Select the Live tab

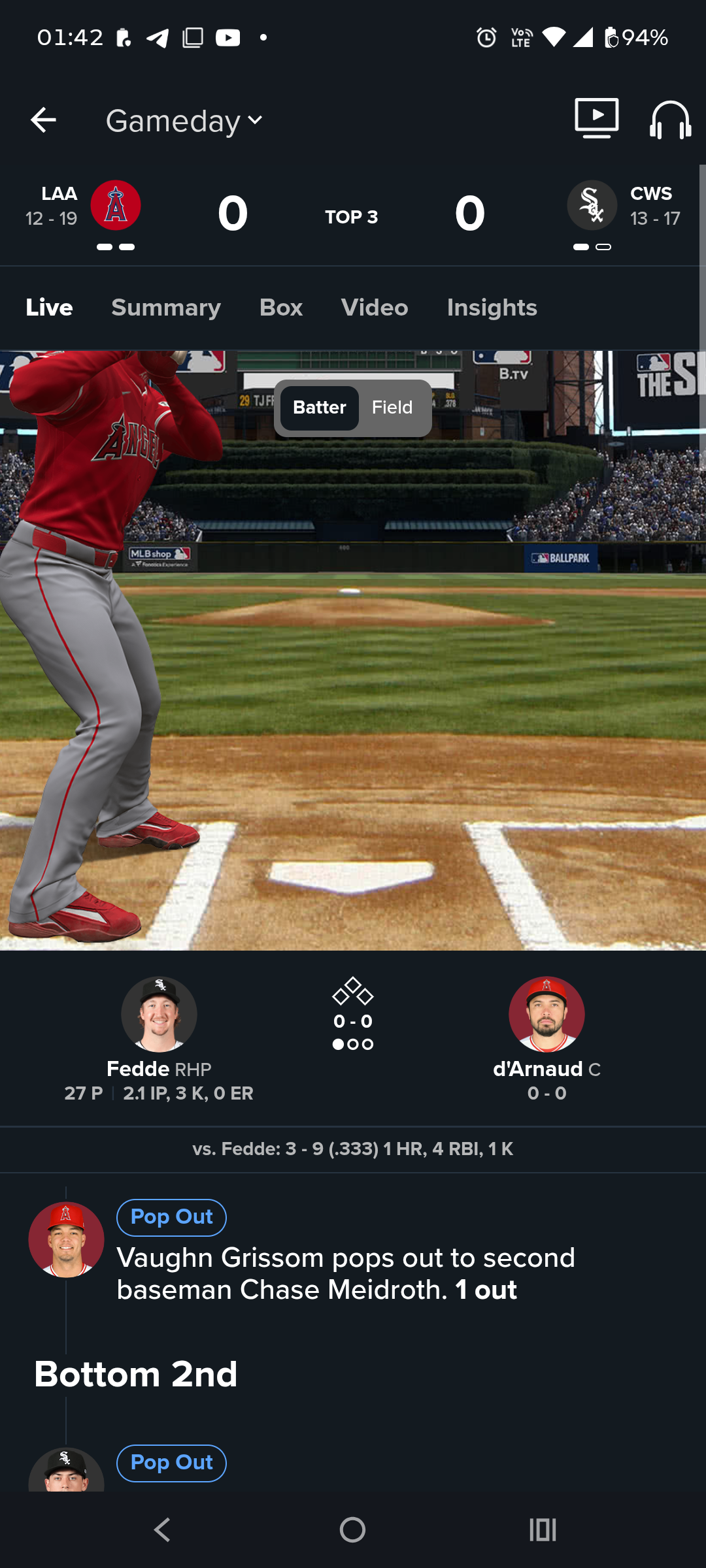(x=49, y=308)
